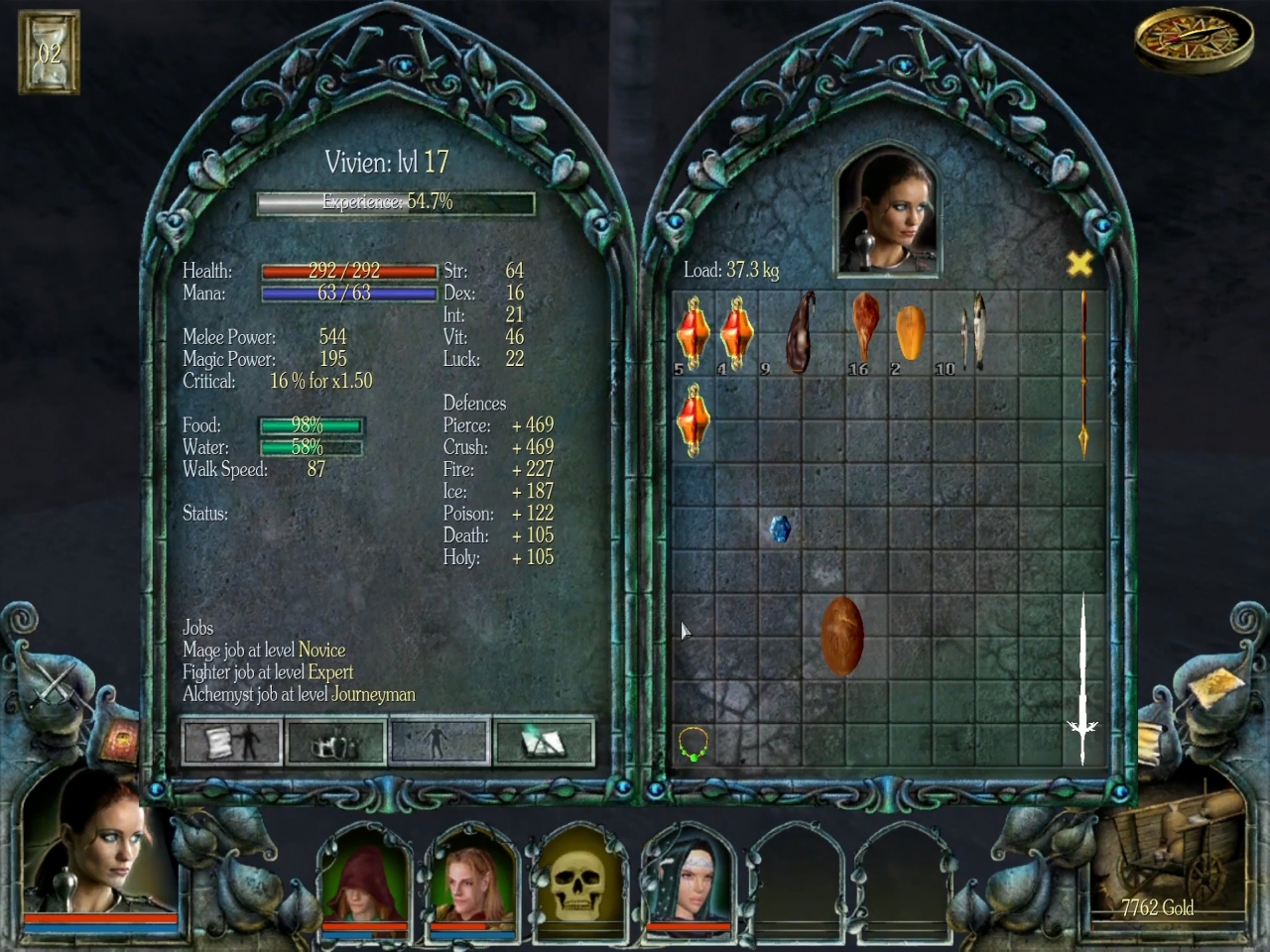Open the spellbook tab
Screen dimensions: 1270x952
[543, 742]
